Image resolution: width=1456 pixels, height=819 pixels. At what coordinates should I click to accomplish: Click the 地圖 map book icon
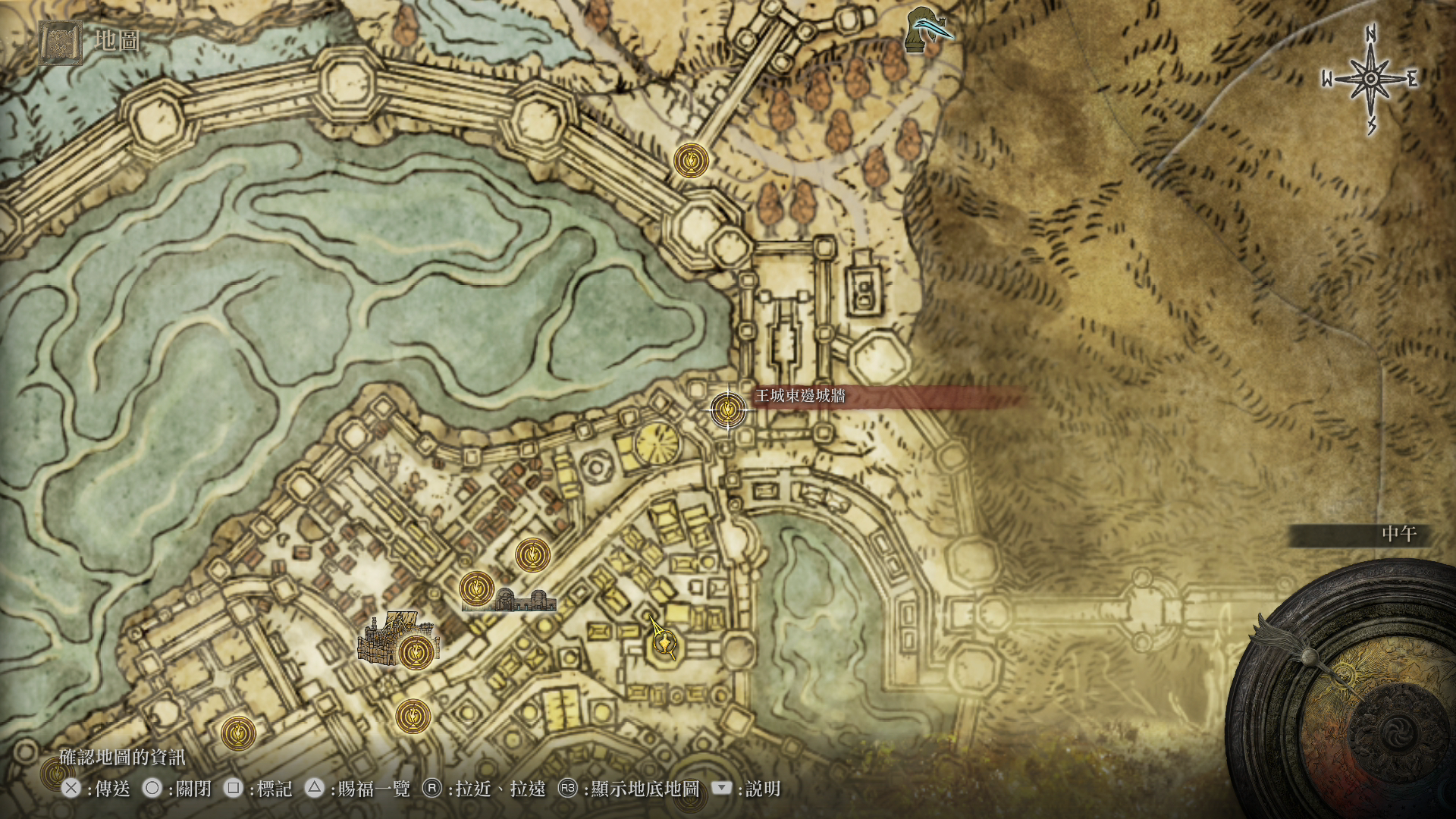tap(60, 42)
